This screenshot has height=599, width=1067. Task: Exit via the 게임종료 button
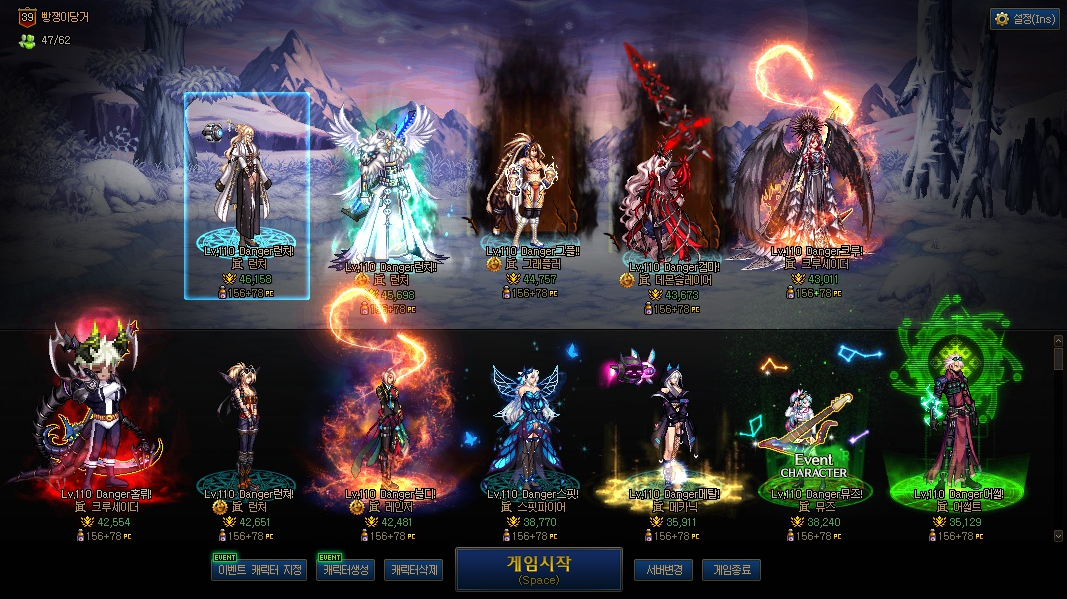(731, 570)
